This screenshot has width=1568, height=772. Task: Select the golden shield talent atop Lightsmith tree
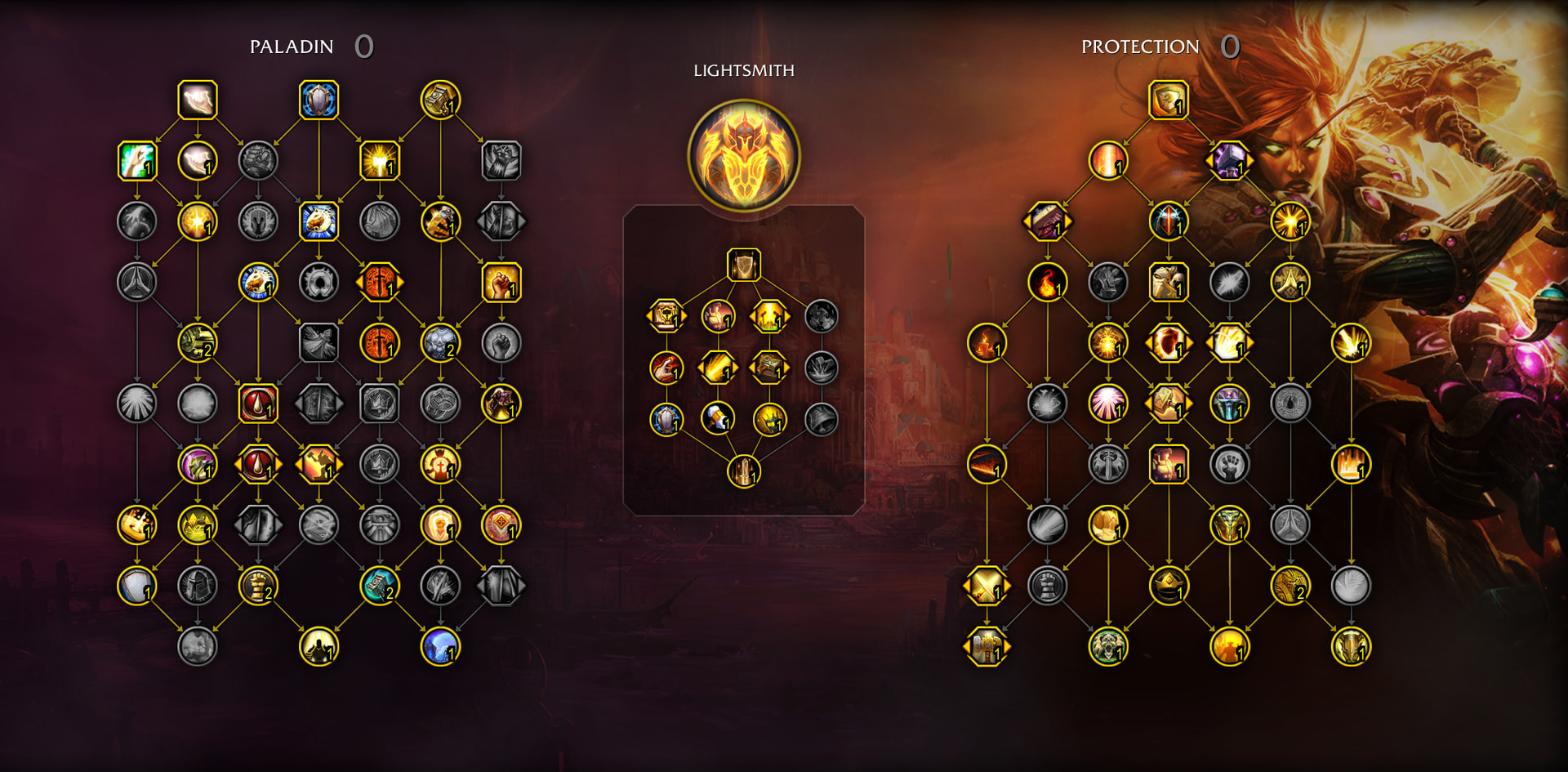click(x=743, y=265)
